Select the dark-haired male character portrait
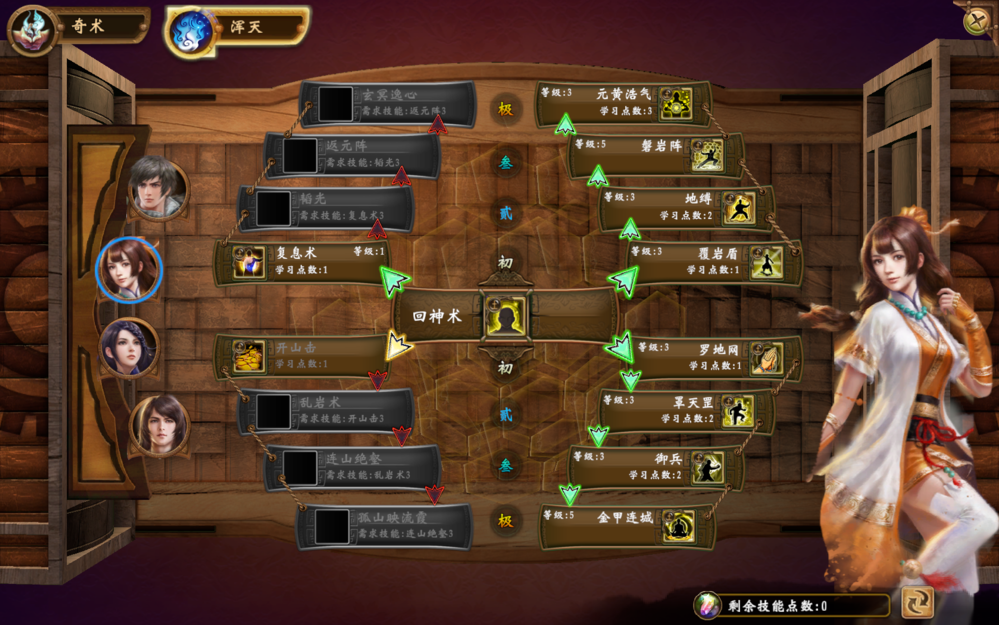The height and width of the screenshot is (625, 999). pyautogui.click(x=157, y=187)
